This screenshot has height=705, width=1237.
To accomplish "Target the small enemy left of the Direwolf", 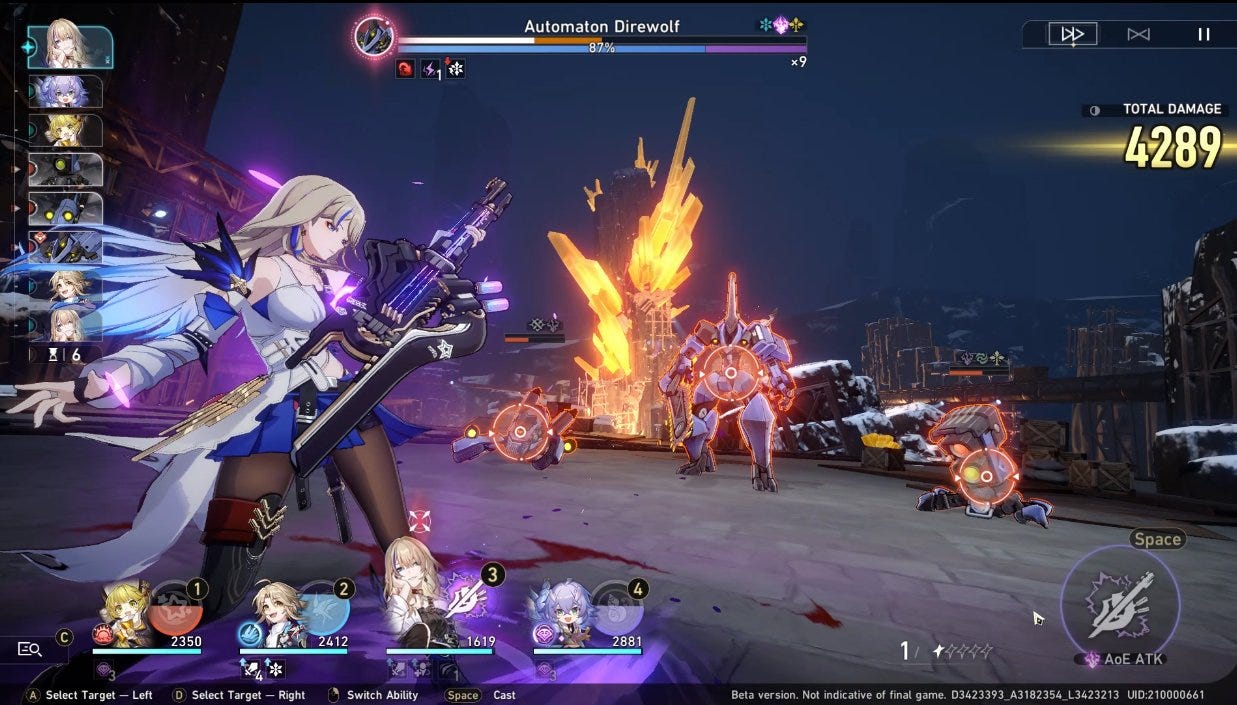I will (519, 431).
